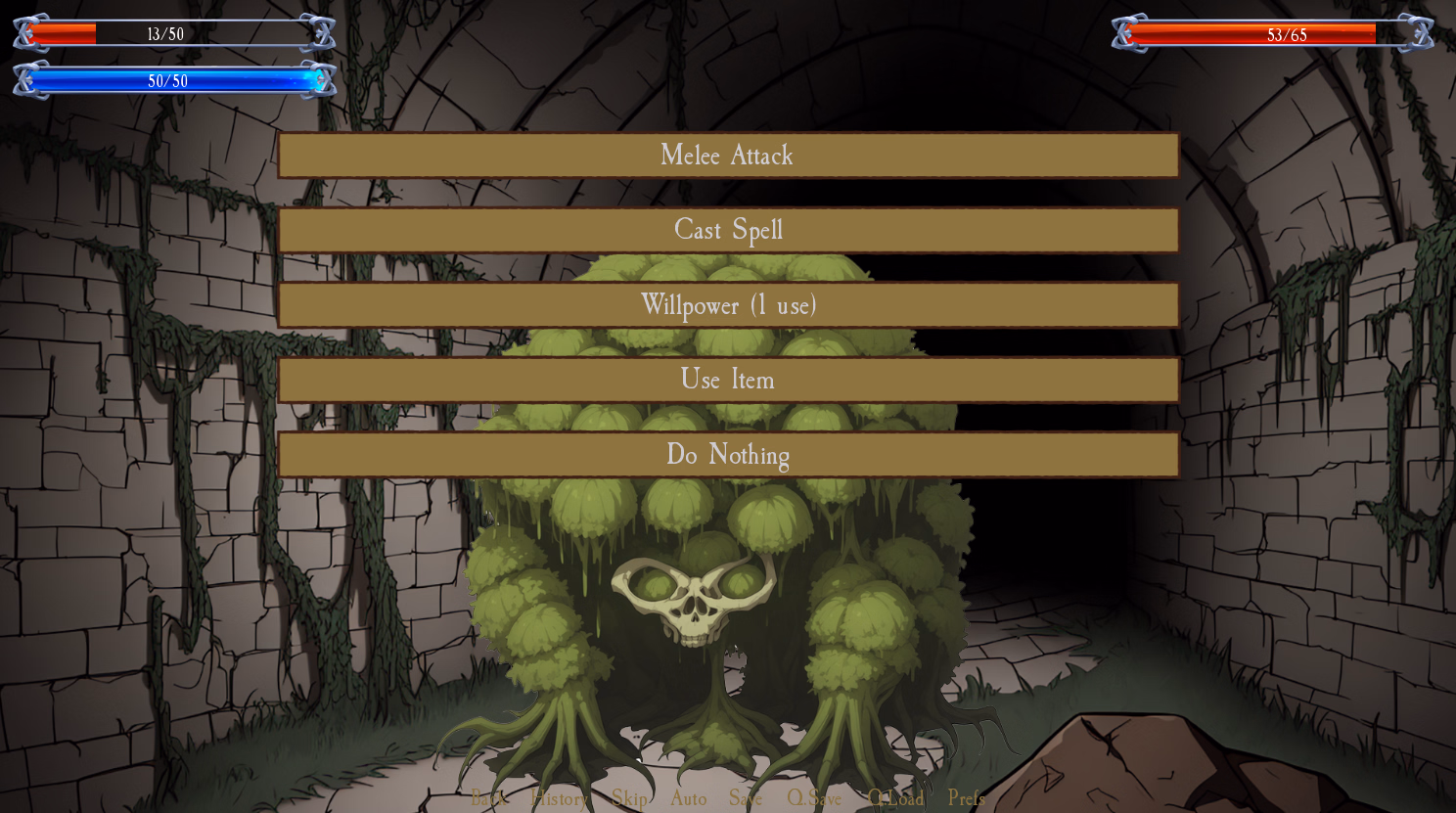Load the latest quick save via Q.Load
Screen dimensions: 1456x813
click(x=896, y=799)
